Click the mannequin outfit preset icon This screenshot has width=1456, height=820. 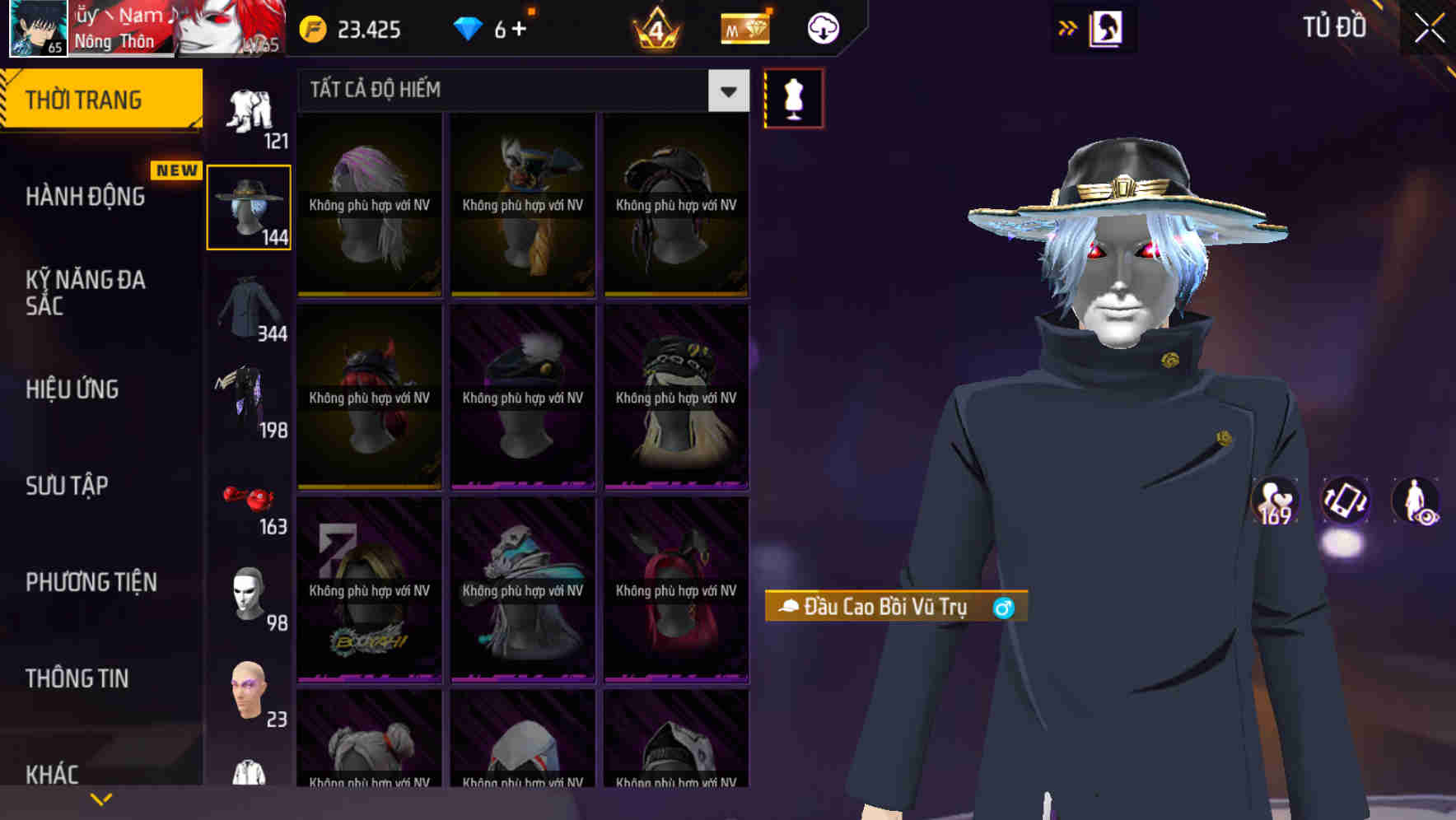click(x=793, y=97)
